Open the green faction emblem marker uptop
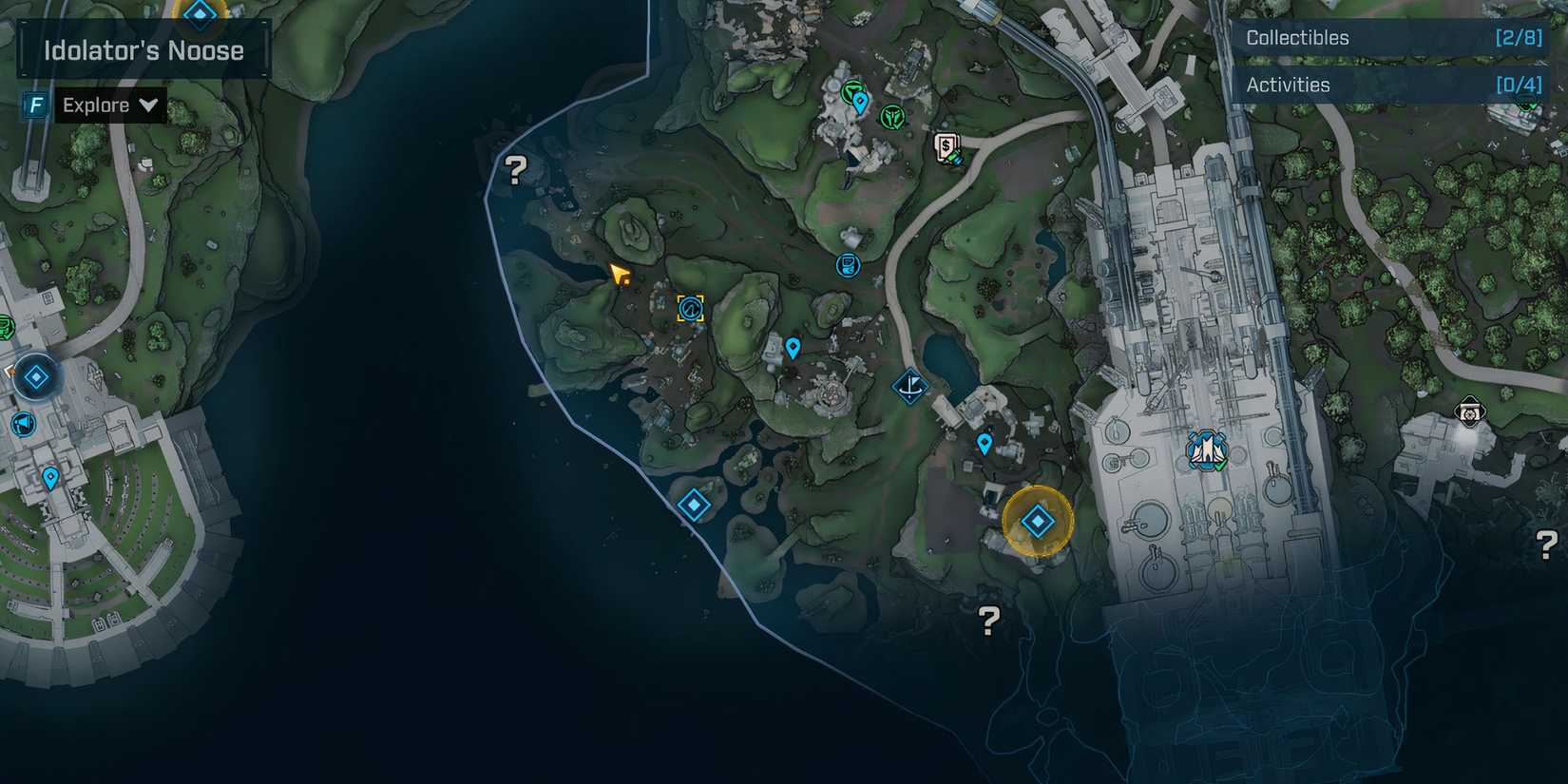The image size is (1568, 784). pos(891,114)
